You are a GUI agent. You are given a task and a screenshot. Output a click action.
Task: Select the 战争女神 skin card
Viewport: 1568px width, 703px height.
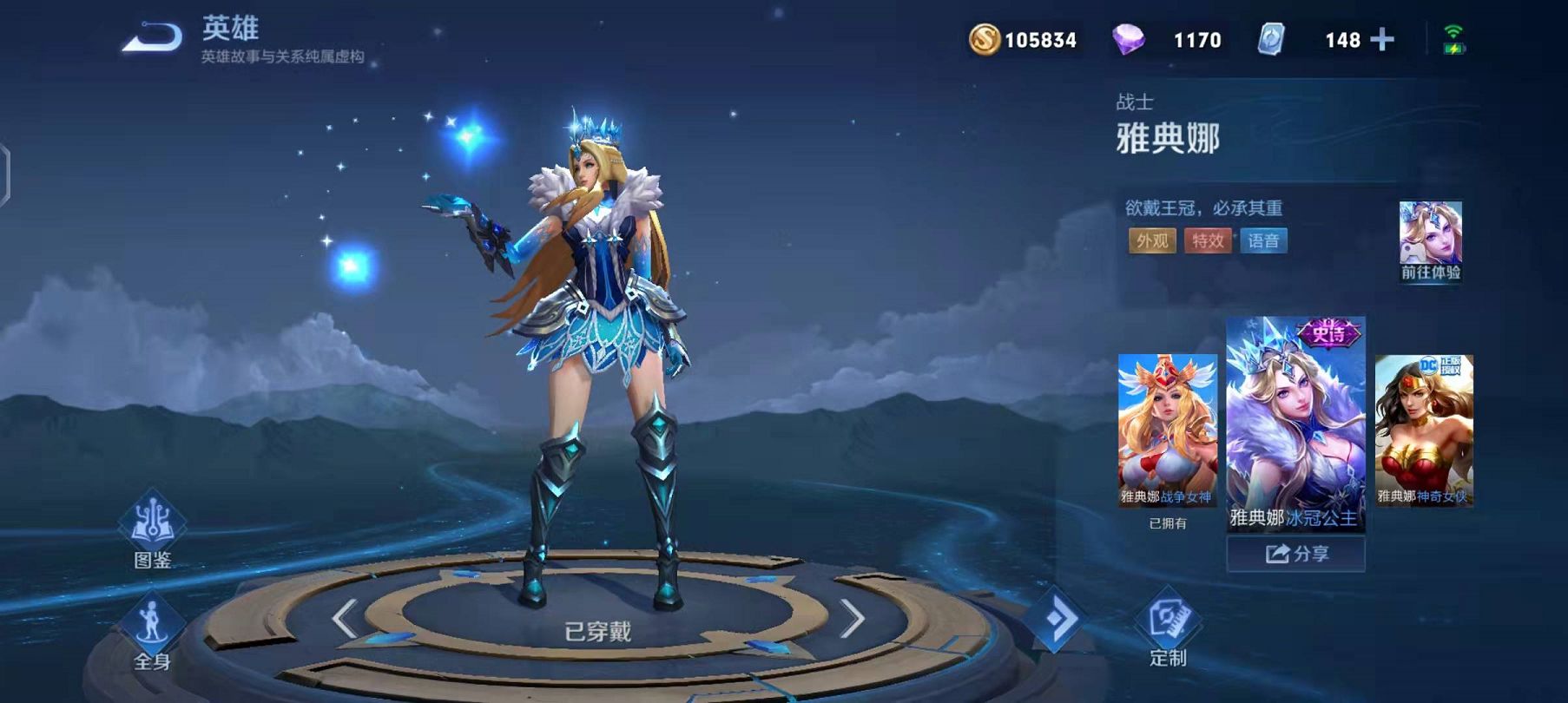(x=1168, y=430)
